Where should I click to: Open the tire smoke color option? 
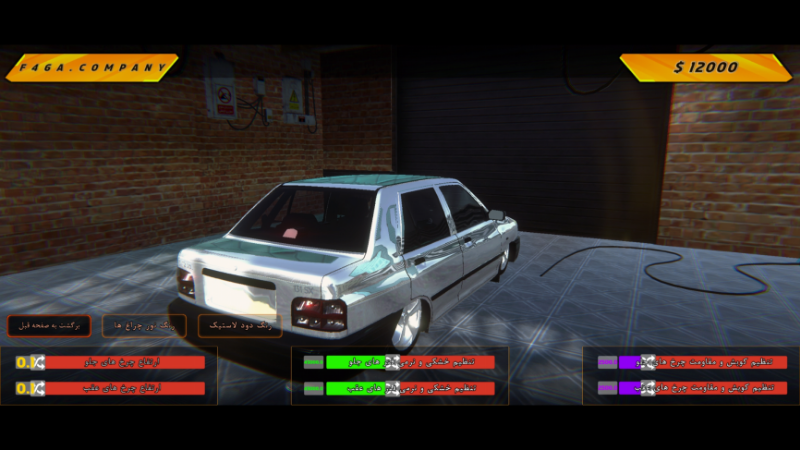[239, 326]
